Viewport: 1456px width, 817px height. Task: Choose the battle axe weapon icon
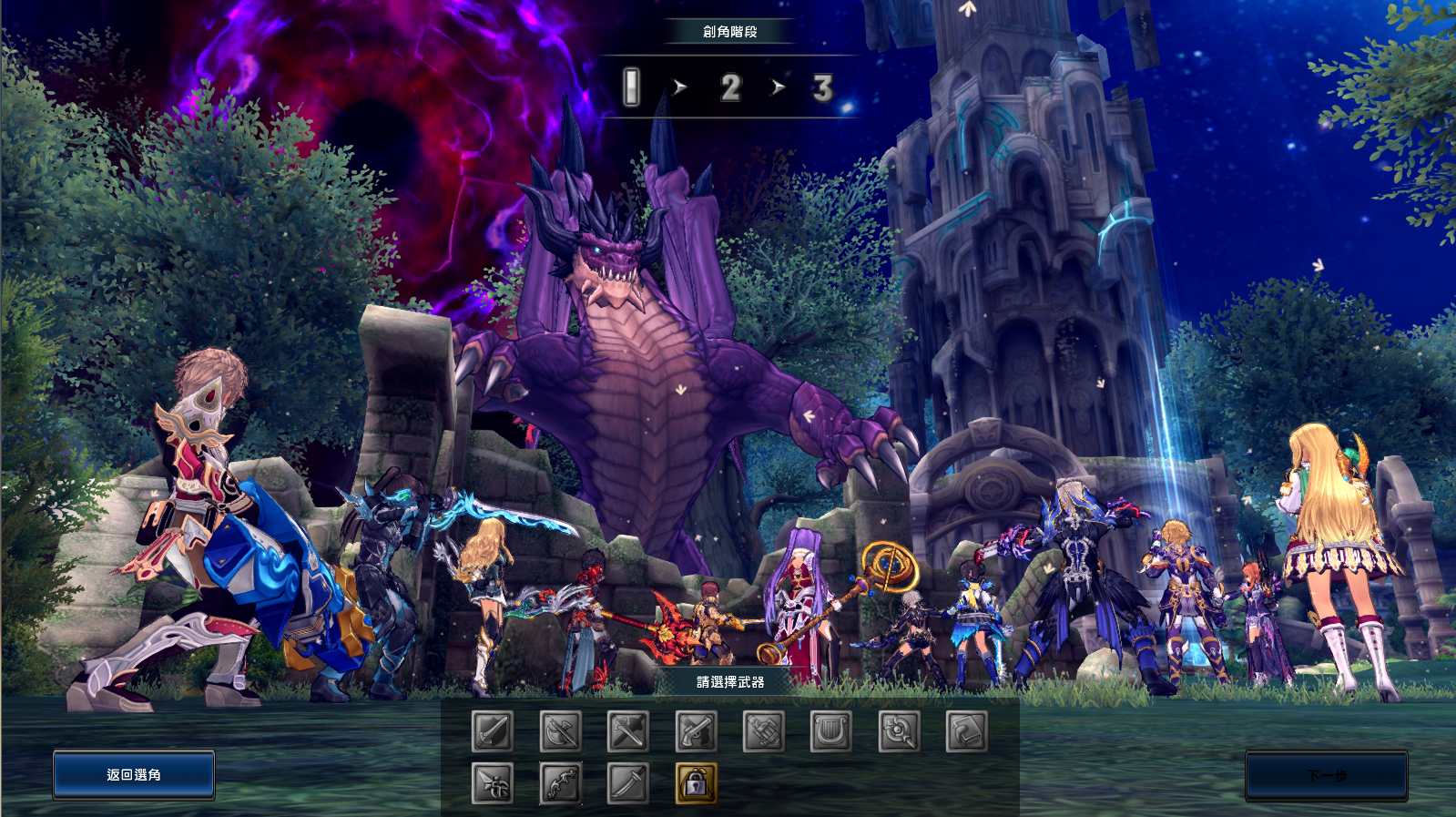[562, 731]
